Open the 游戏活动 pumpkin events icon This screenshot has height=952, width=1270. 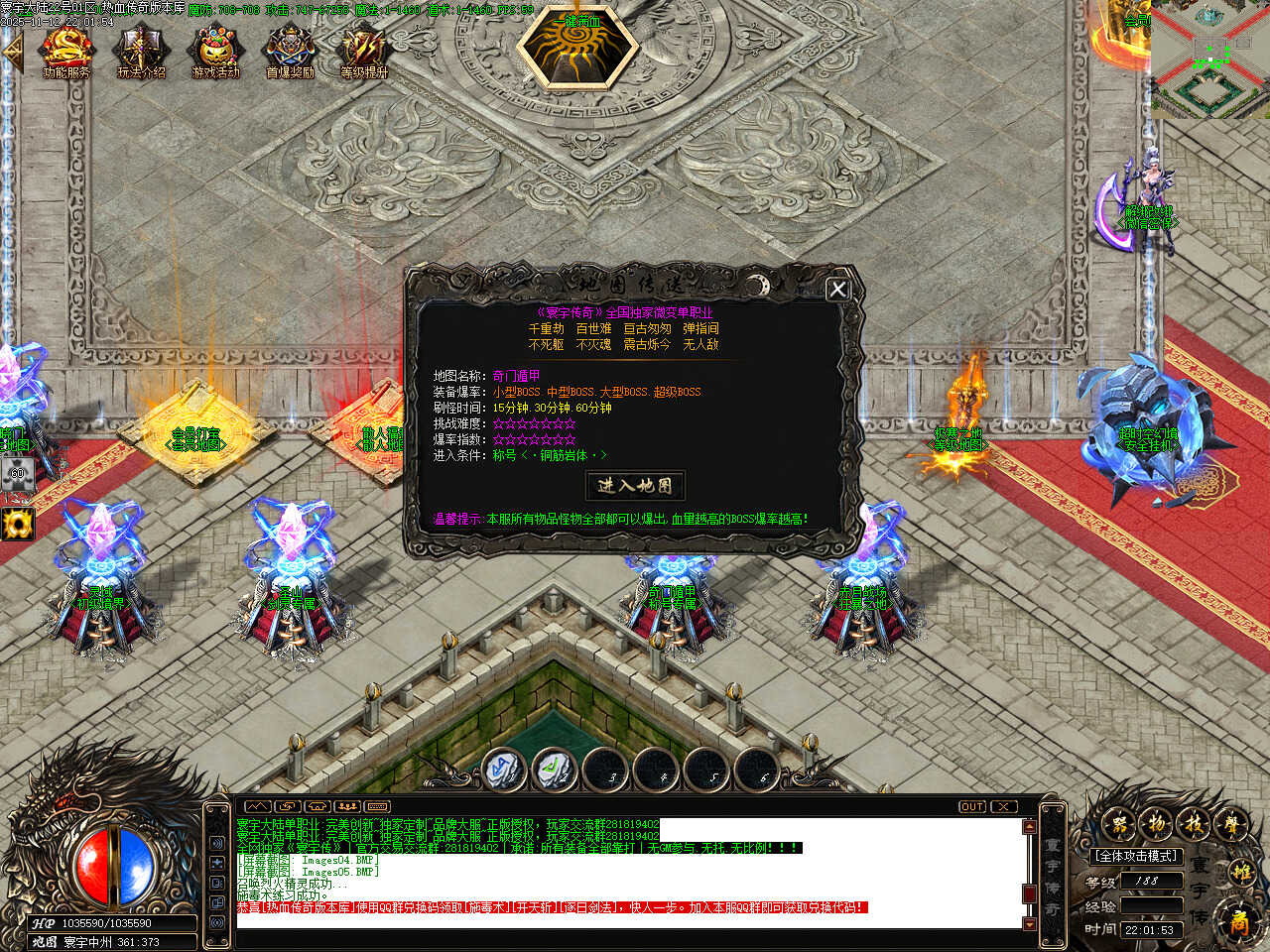click(215, 51)
